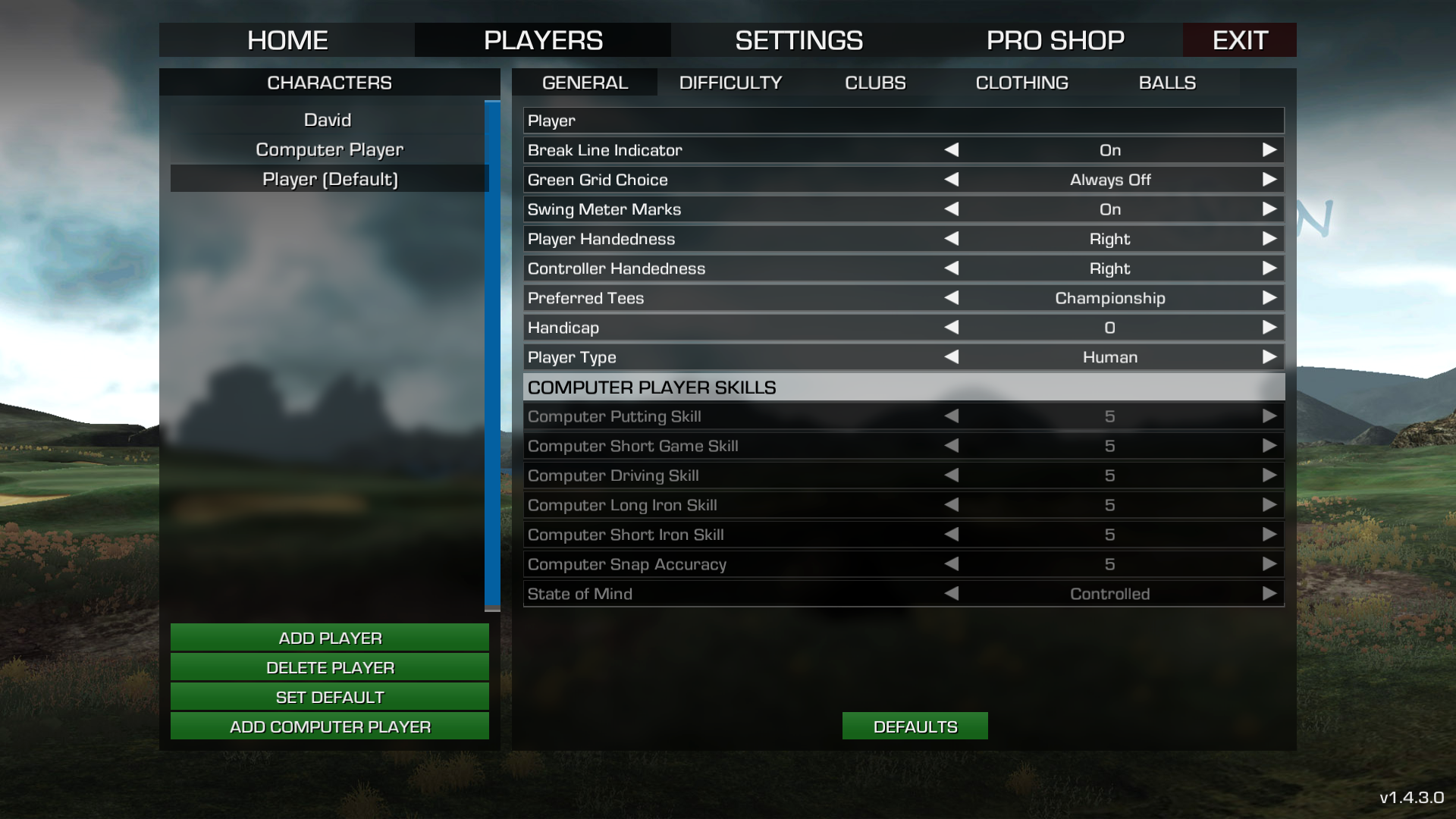Select the David character
The image size is (1456, 819).
(328, 120)
